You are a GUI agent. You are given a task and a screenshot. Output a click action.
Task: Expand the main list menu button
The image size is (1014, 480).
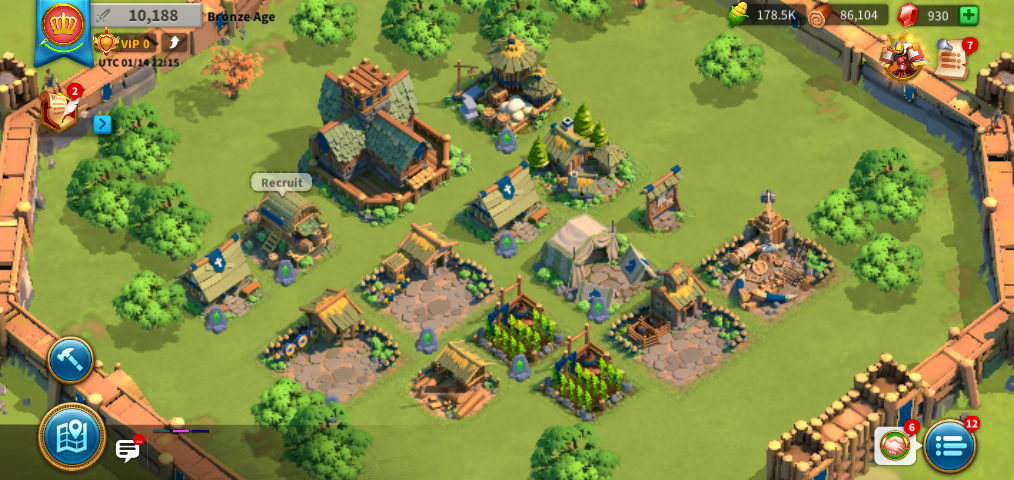tap(949, 446)
